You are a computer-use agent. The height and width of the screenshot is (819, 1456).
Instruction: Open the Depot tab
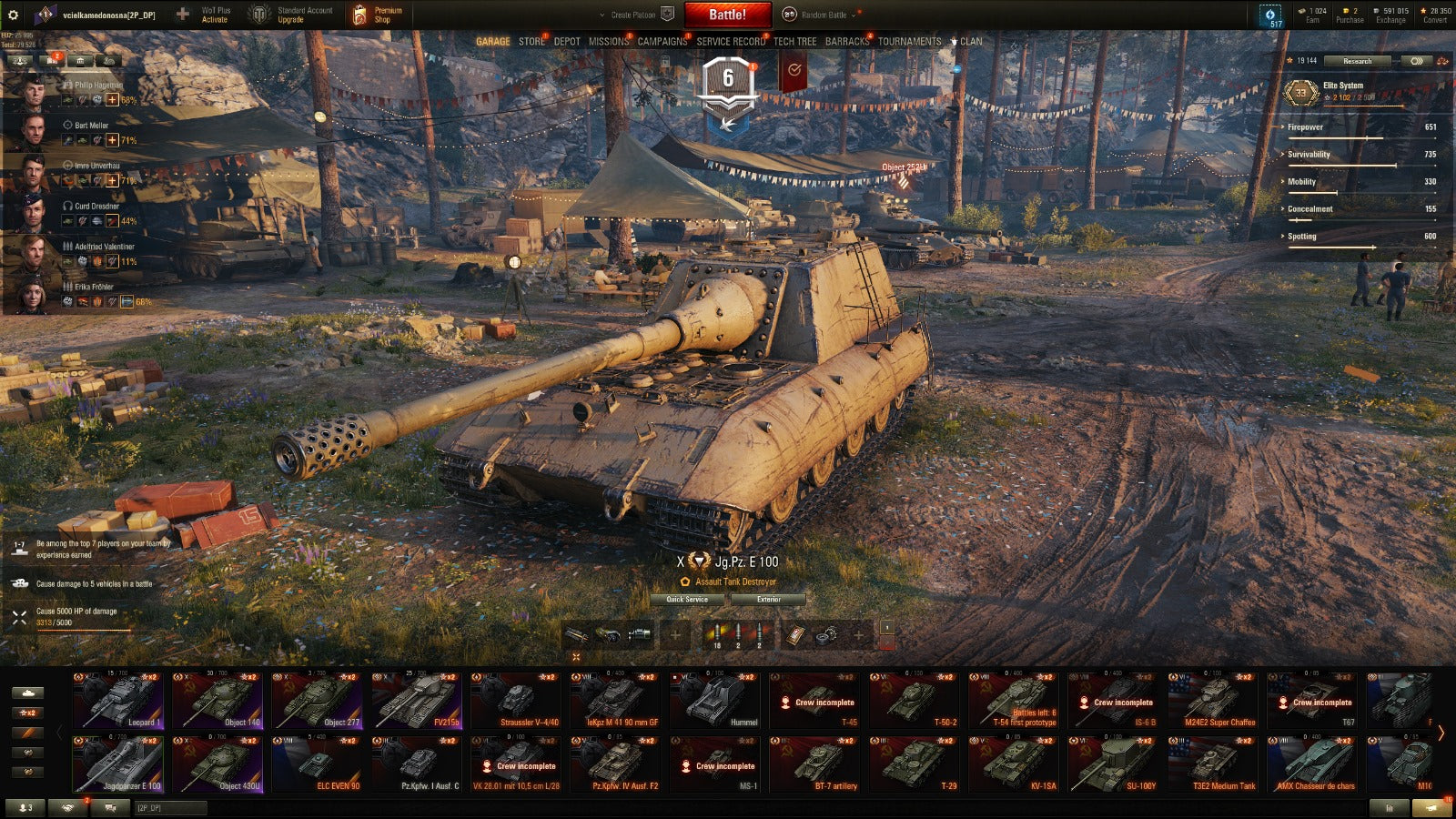(567, 42)
